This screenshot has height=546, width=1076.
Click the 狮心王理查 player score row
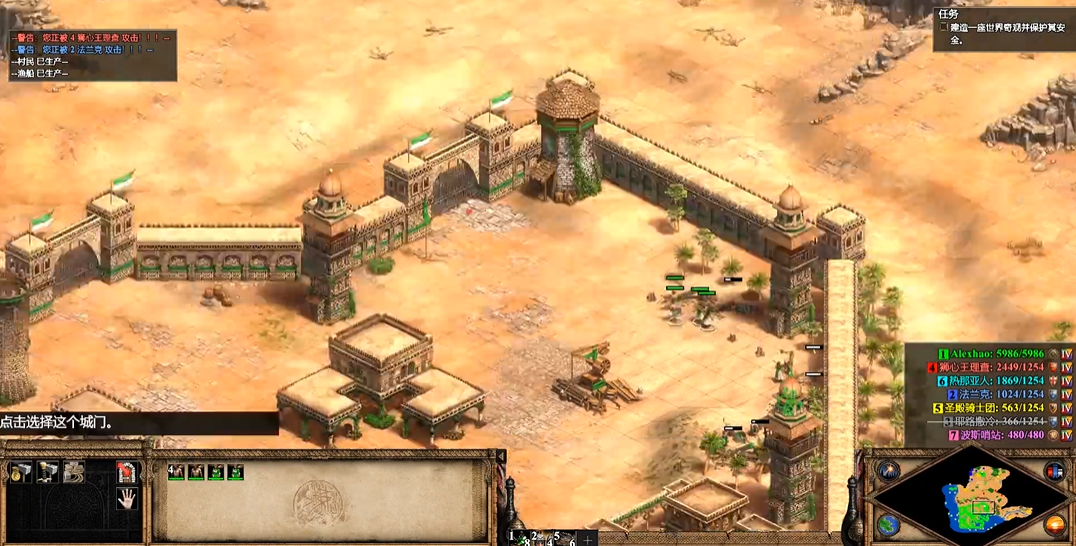click(994, 367)
